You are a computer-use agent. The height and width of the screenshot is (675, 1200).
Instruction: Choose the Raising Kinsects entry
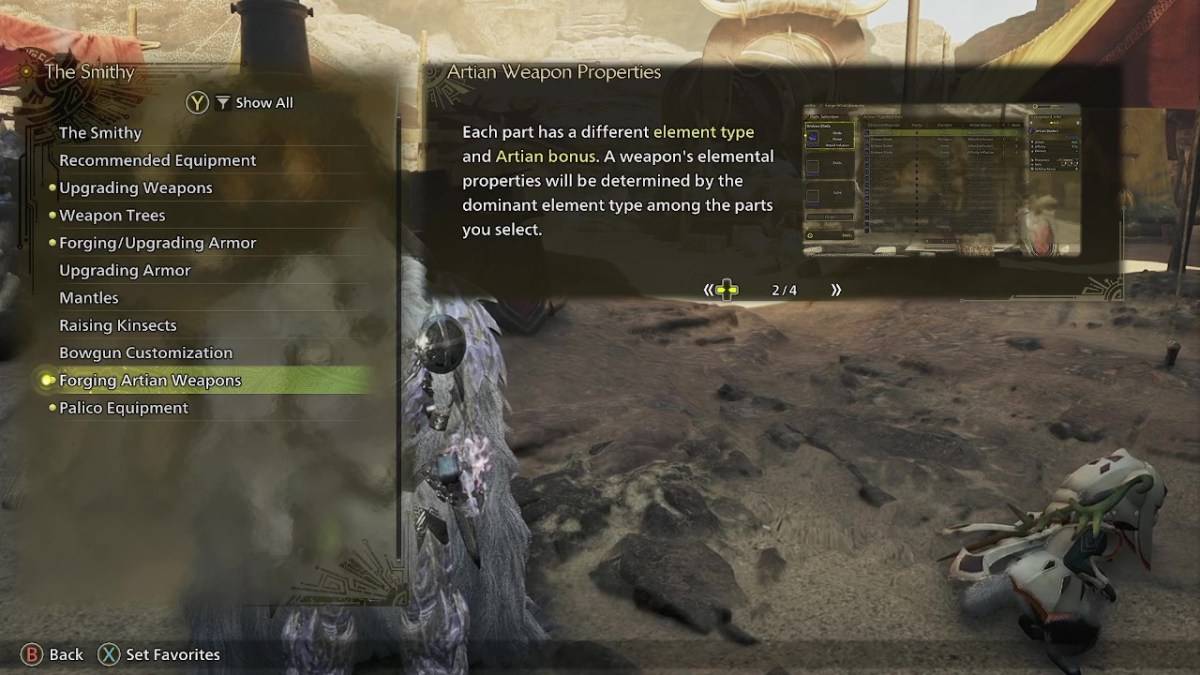[117, 325]
